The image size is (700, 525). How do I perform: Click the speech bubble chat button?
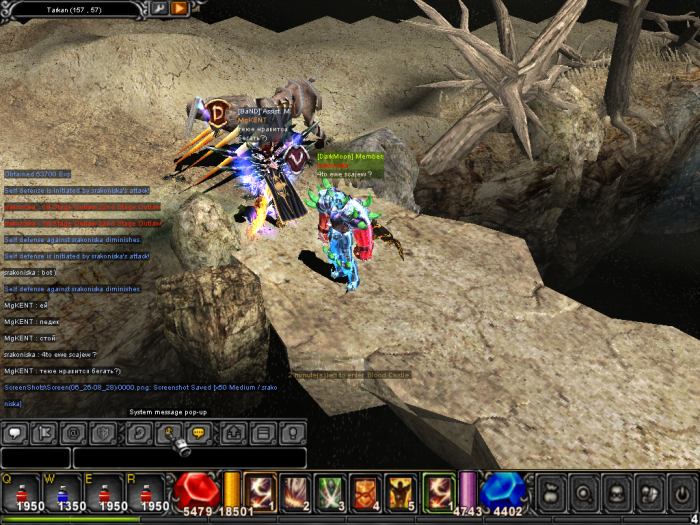[14, 434]
